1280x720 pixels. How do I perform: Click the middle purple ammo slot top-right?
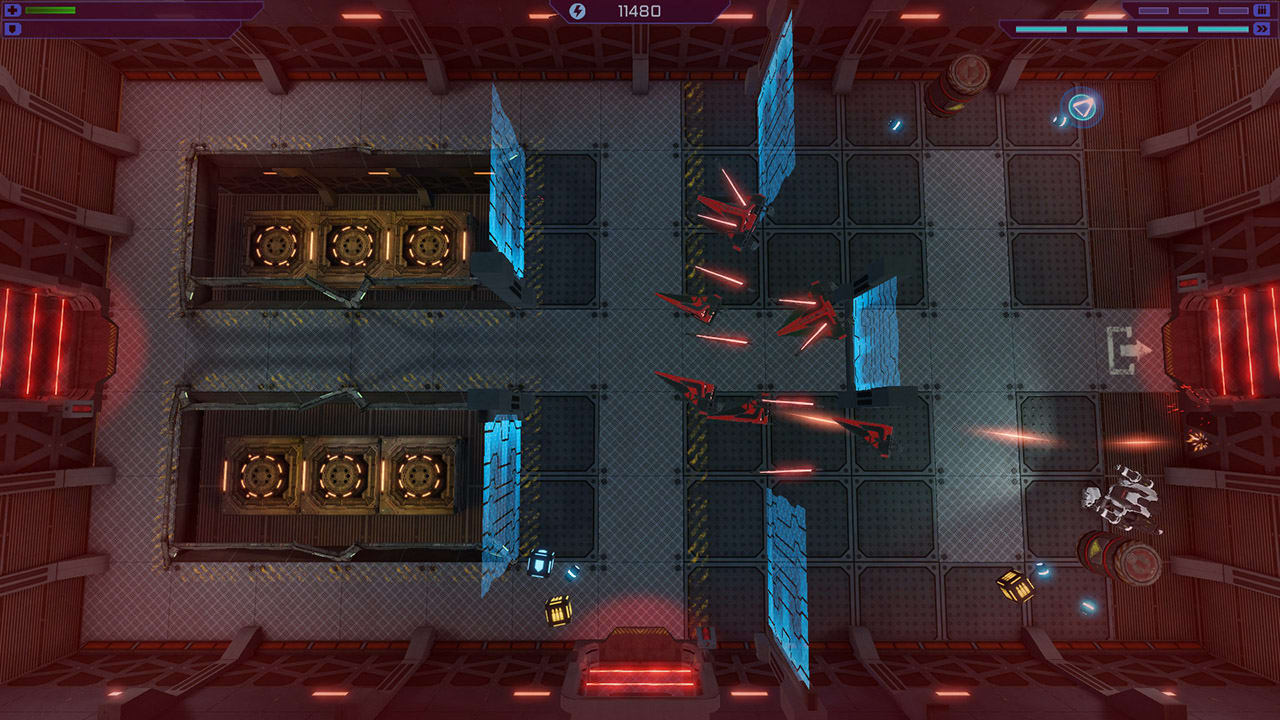point(1193,10)
